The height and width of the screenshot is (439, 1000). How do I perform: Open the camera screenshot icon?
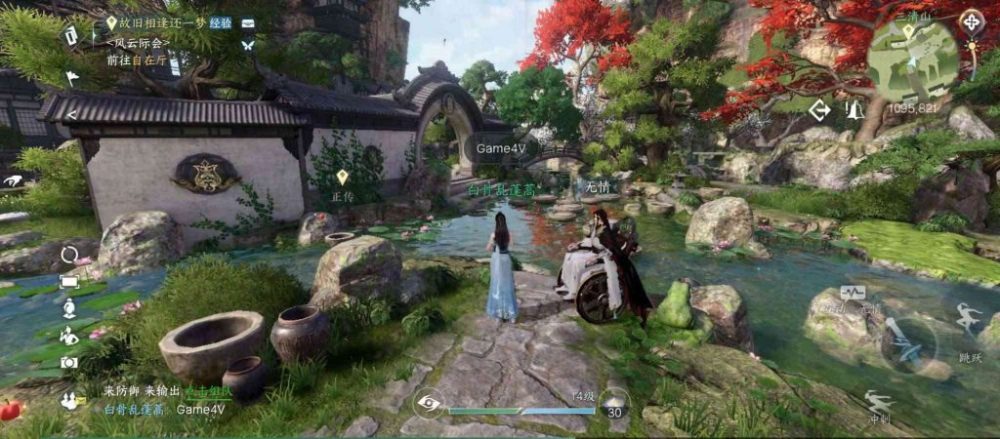pos(69,362)
